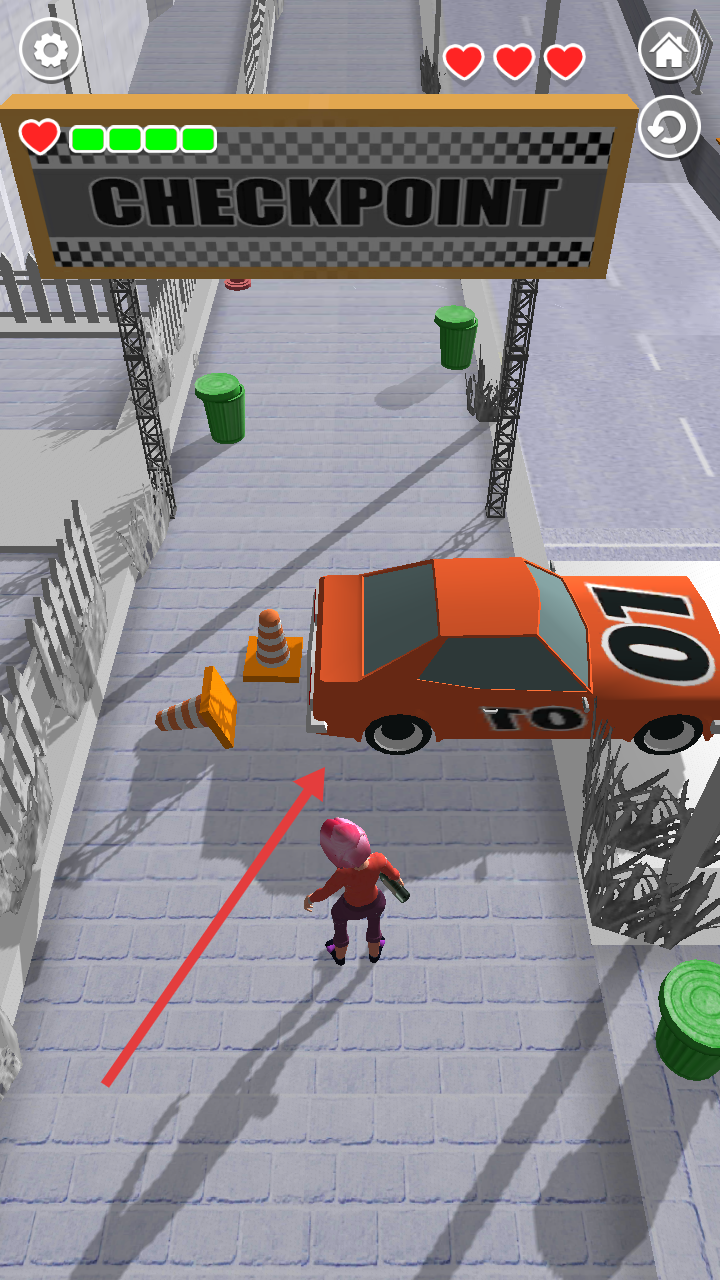Restart the level with the reload button
Viewport: 720px width, 1280px height.
669,127
